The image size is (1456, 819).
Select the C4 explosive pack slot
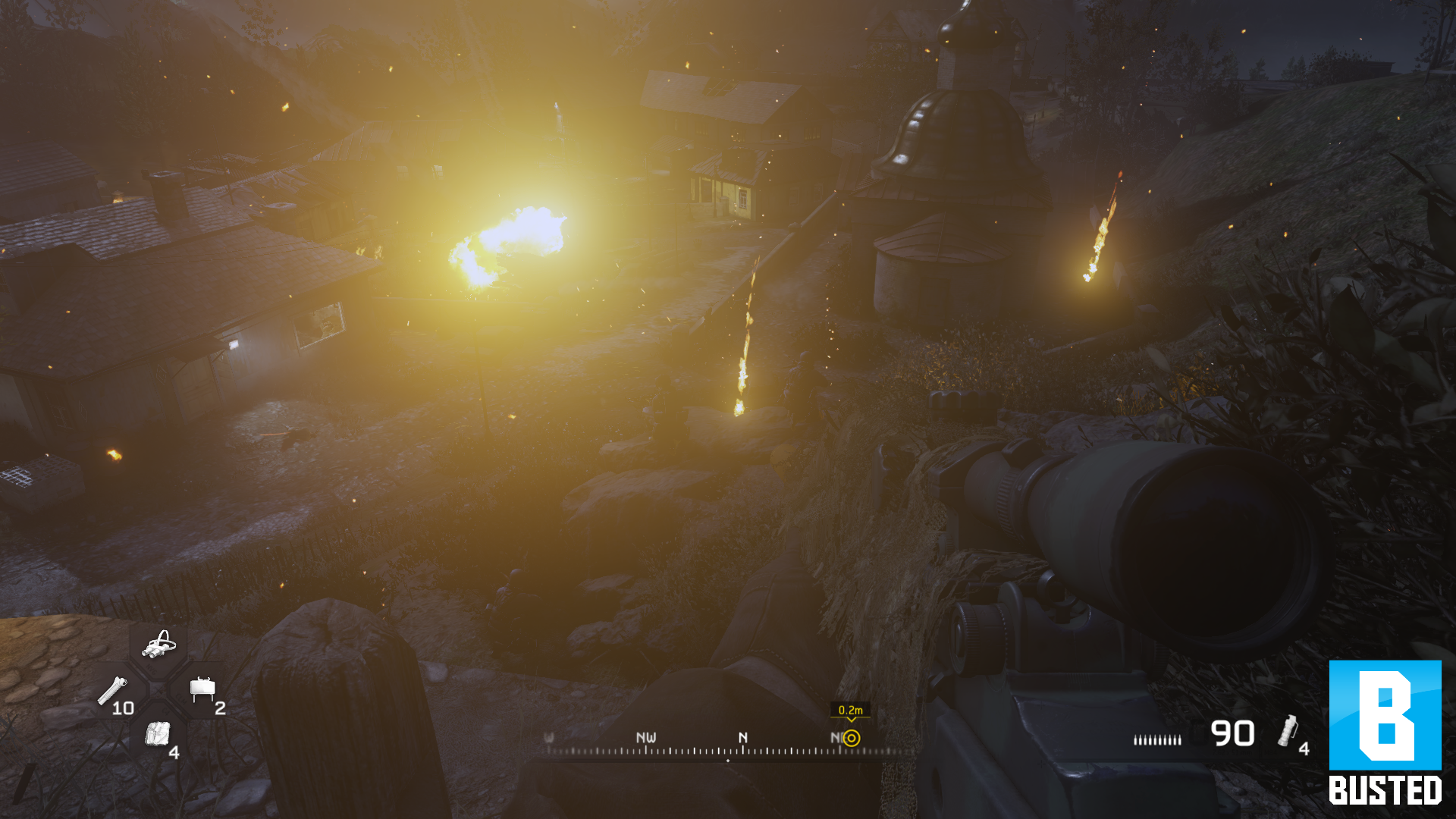(x=157, y=734)
